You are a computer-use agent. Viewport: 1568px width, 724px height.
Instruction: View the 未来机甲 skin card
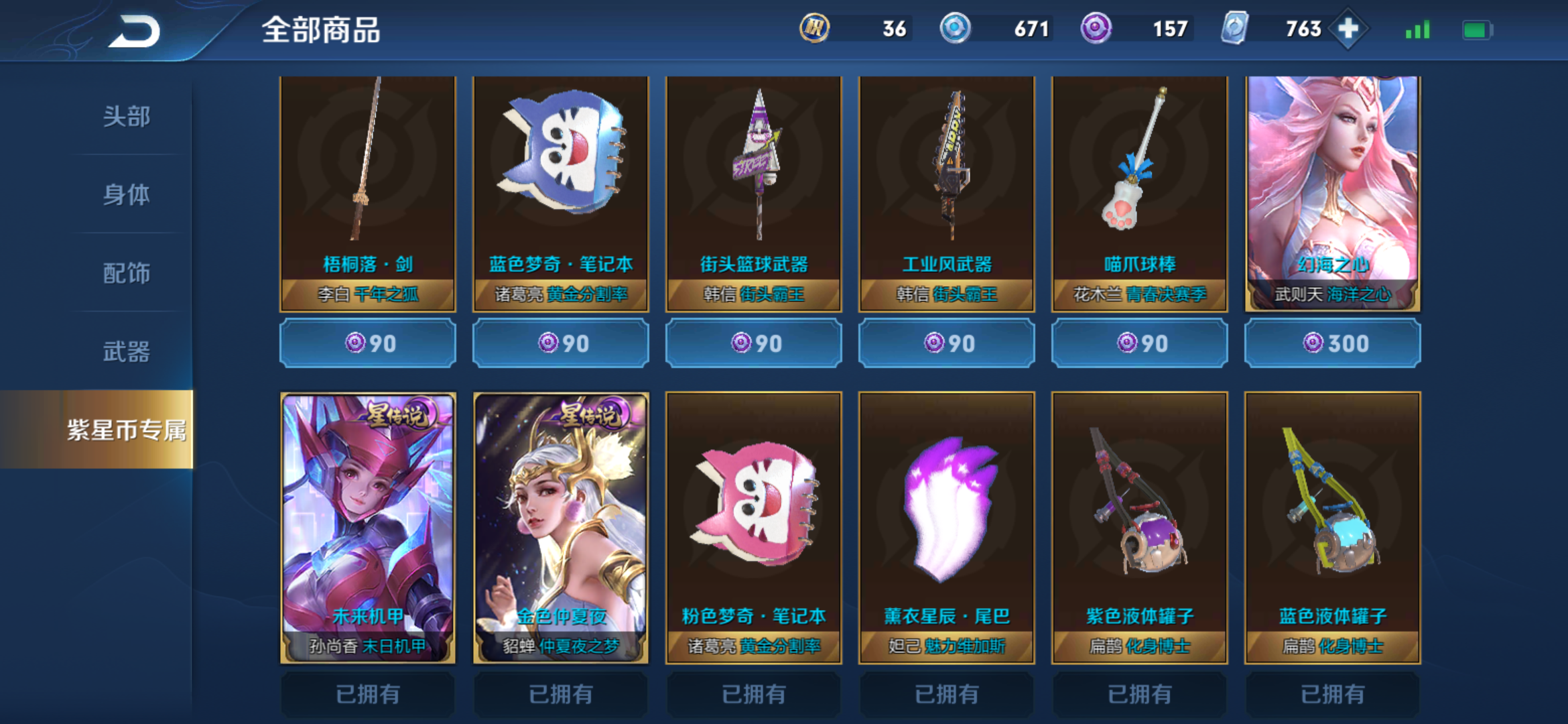(368, 528)
